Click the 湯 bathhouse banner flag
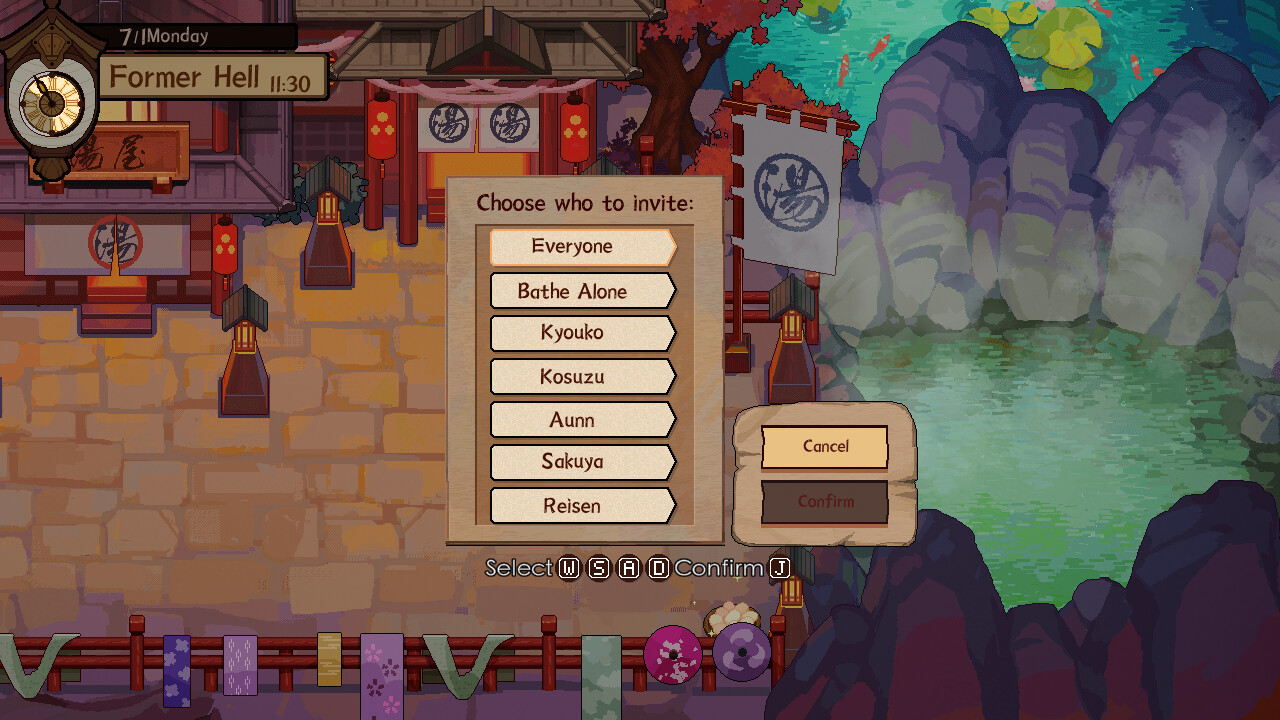 788,185
